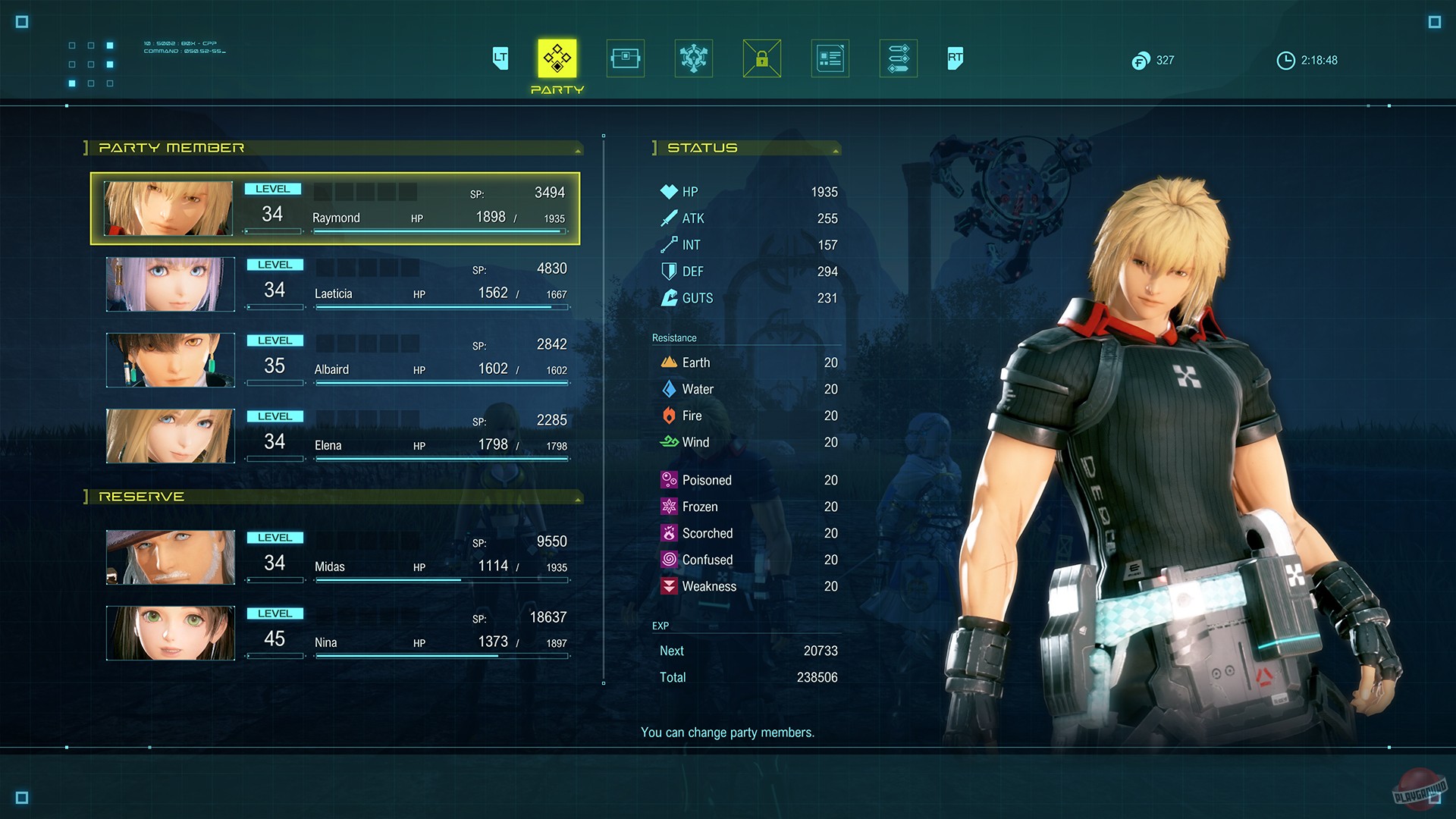Click the clock icon next to playtime
Viewport: 1456px width, 819px height.
coord(1287,61)
